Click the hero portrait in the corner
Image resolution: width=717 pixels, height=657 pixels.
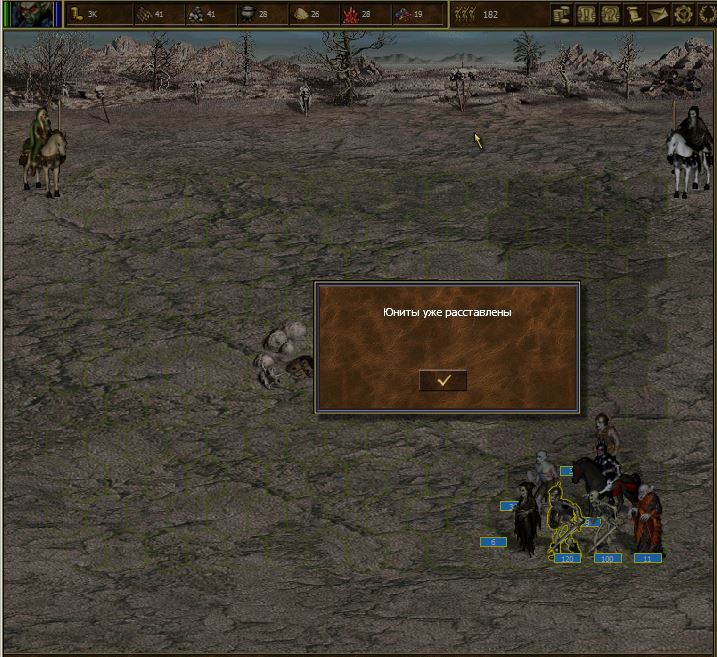pyautogui.click(x=32, y=14)
